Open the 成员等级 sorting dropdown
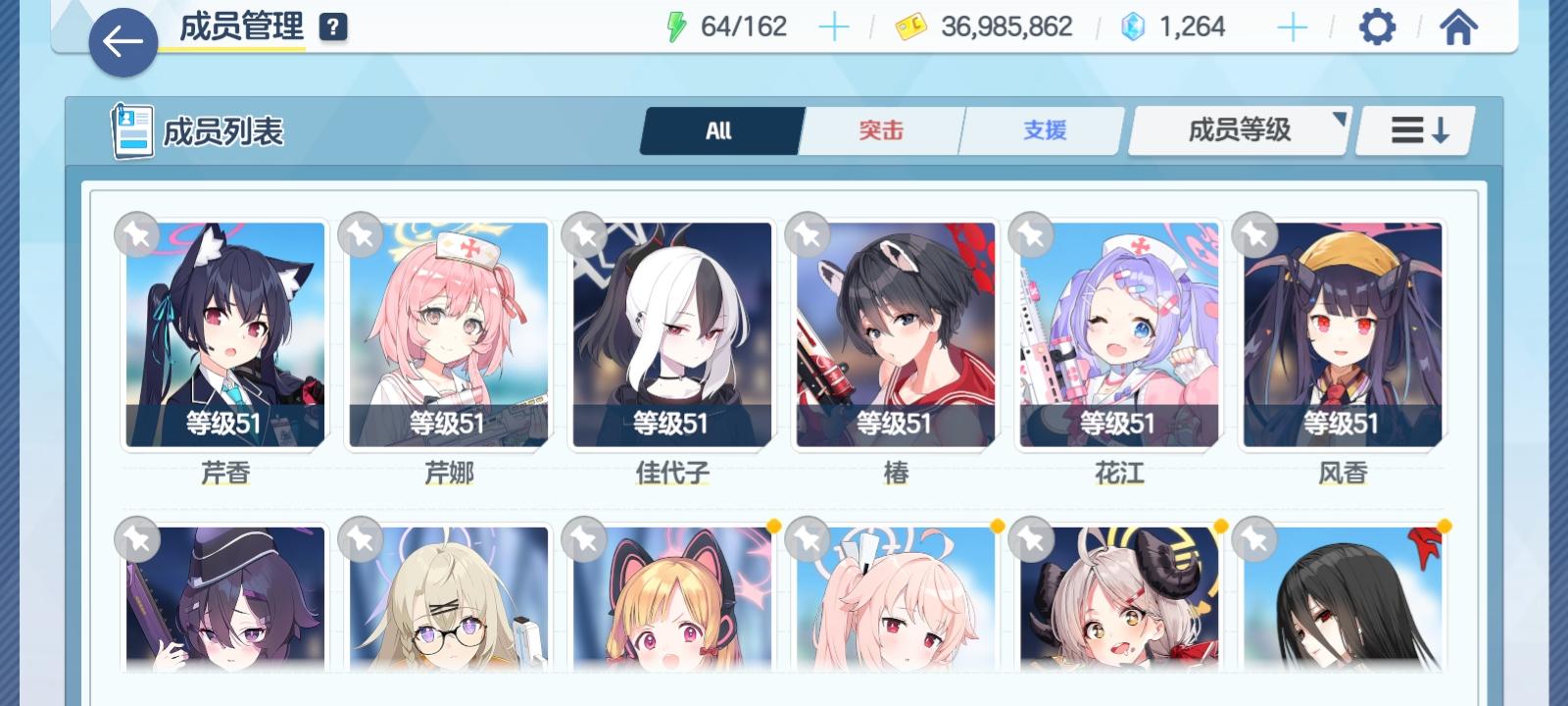1568x706 pixels. coord(1238,128)
